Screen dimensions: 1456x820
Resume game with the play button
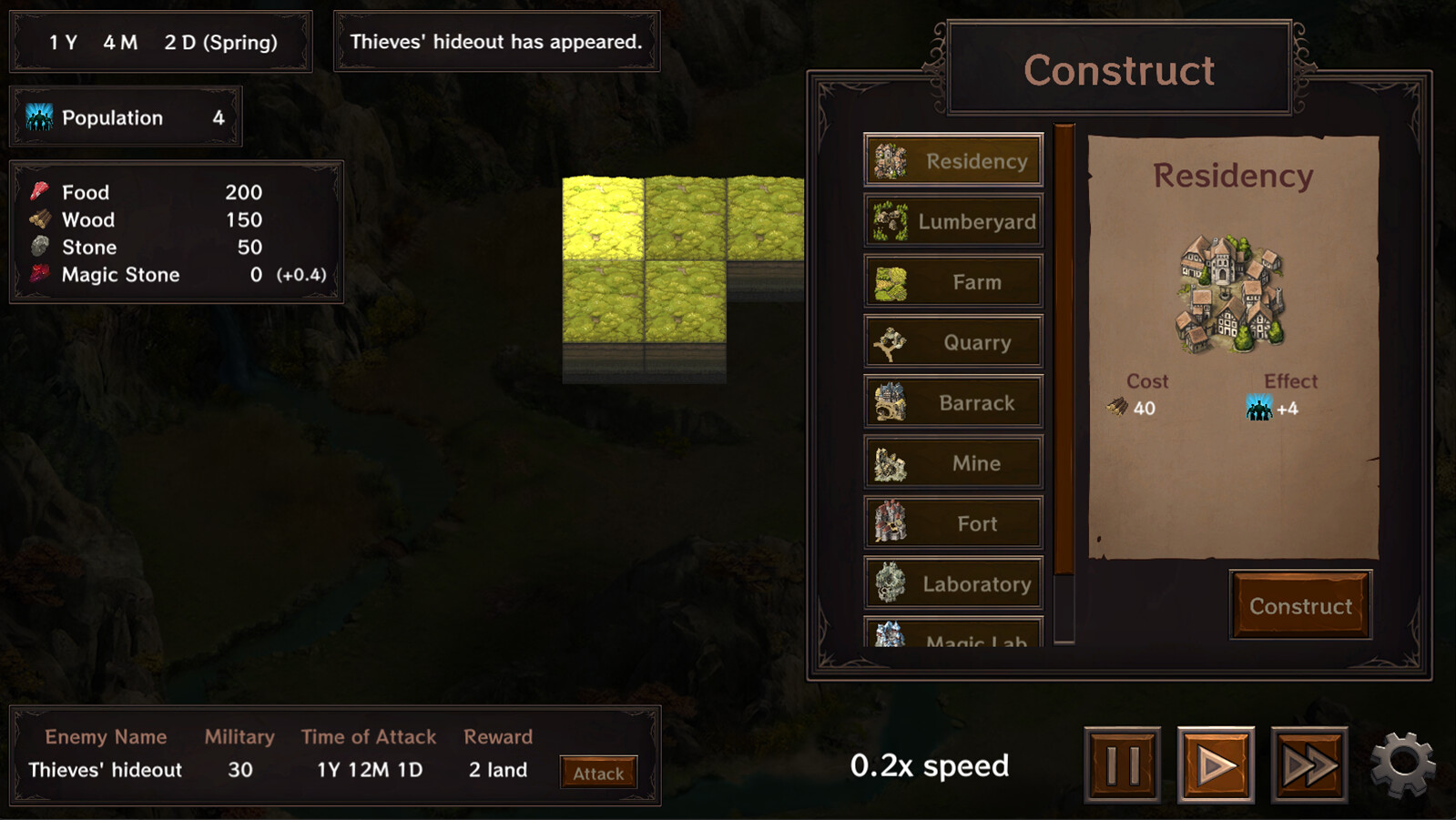pos(1217,763)
